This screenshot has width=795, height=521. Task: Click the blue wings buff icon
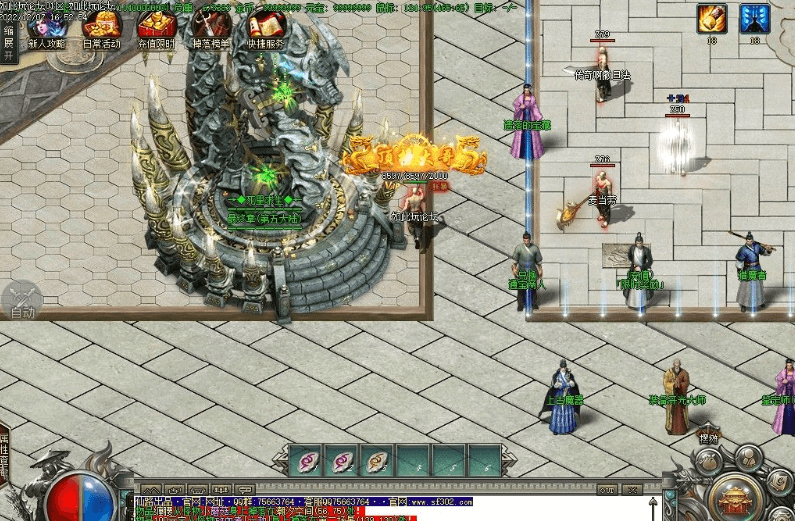754,19
